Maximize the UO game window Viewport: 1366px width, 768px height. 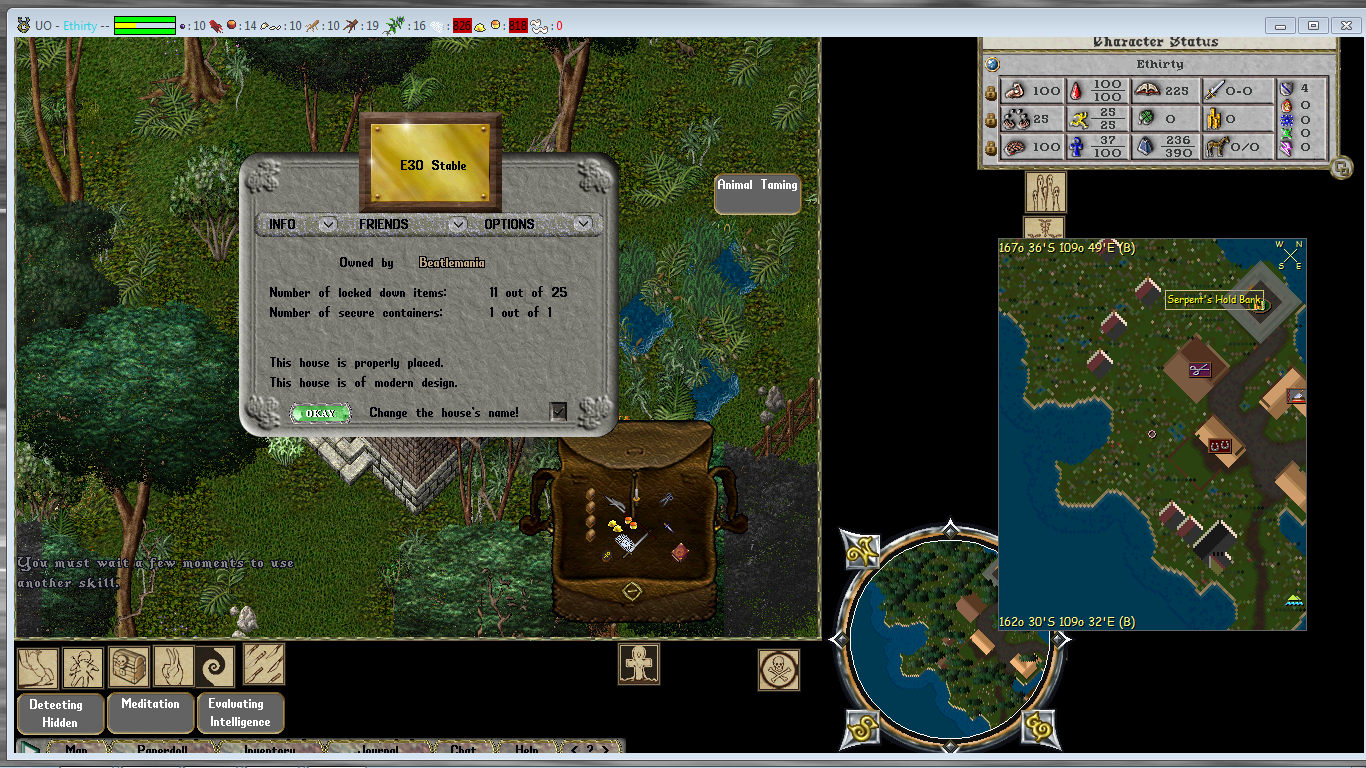click(1314, 25)
